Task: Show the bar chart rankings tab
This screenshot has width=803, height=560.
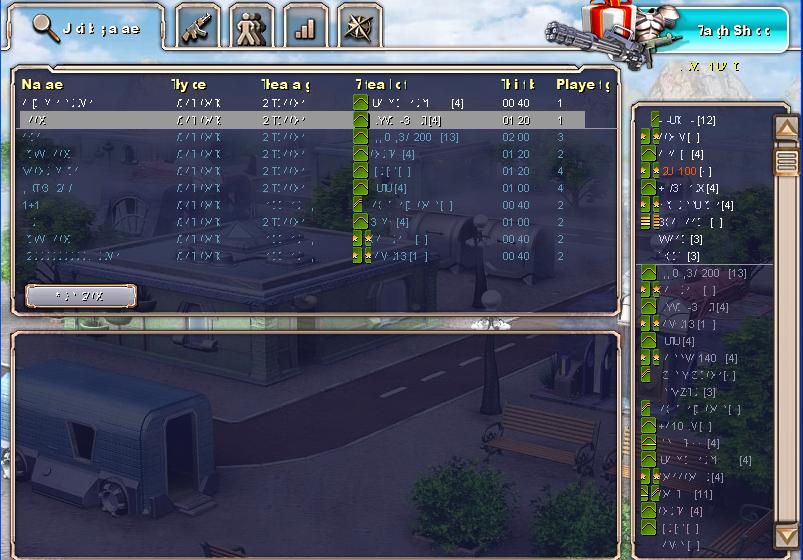Action: pos(305,28)
